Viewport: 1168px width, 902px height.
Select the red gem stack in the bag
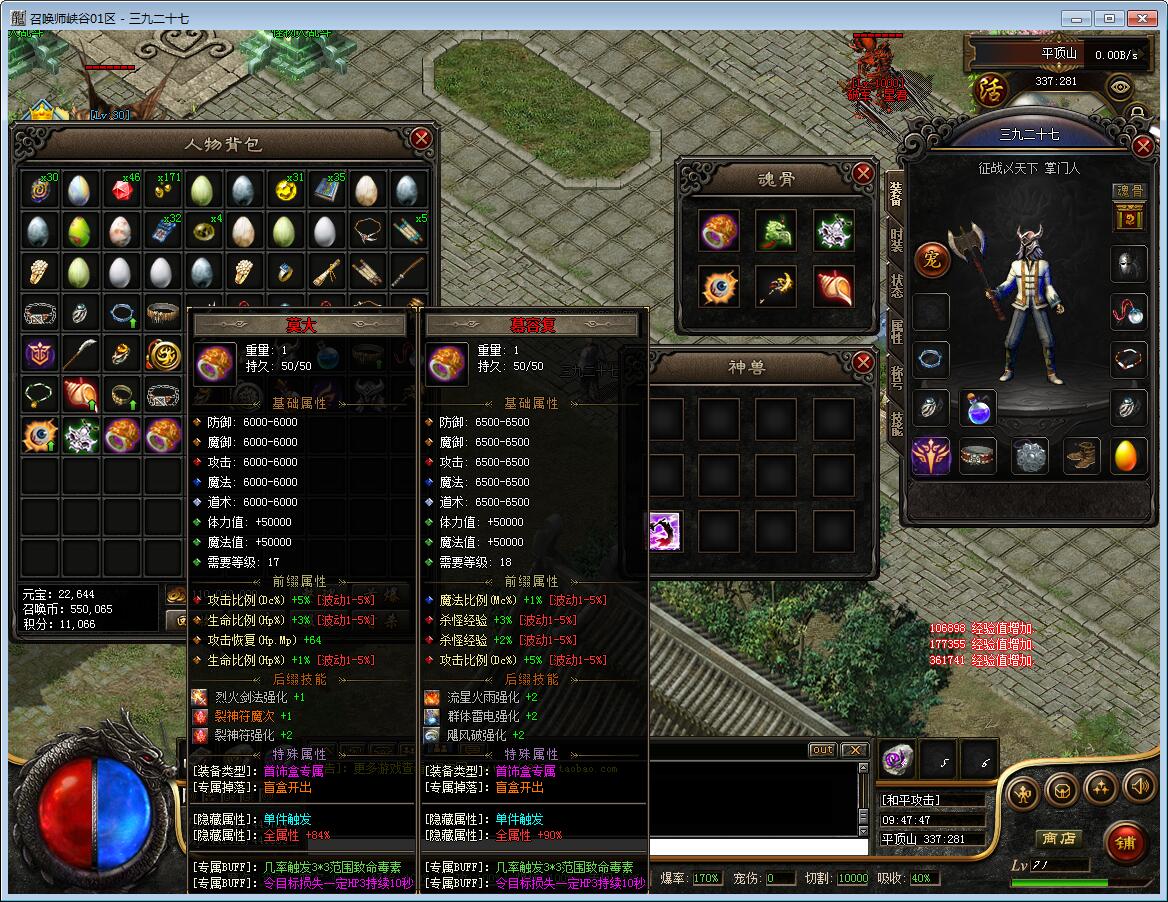pyautogui.click(x=123, y=190)
